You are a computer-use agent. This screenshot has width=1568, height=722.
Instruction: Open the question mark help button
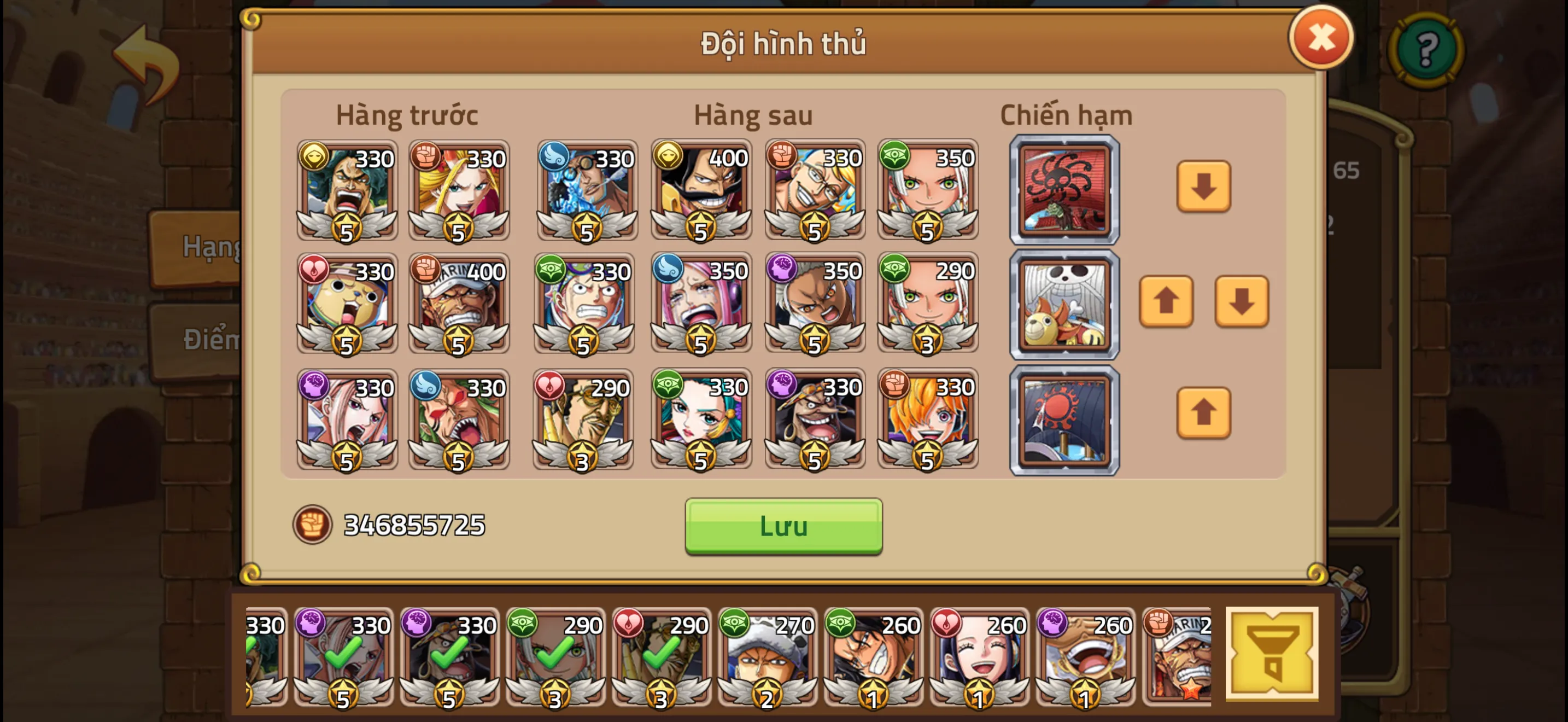tap(1426, 49)
